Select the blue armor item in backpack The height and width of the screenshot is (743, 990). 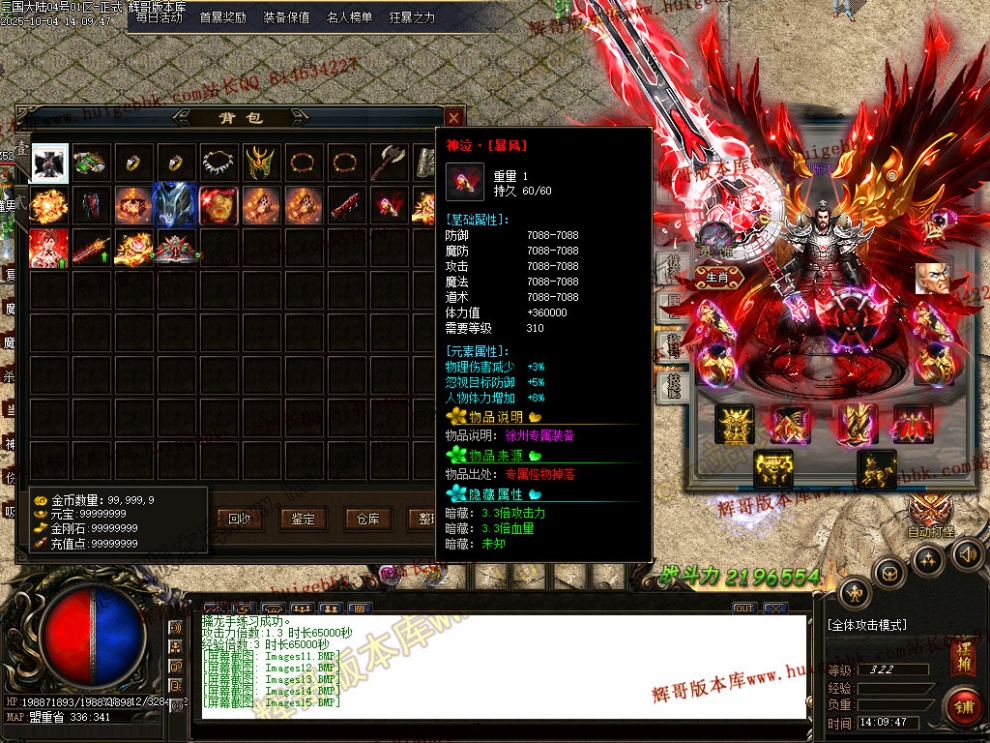click(x=176, y=204)
